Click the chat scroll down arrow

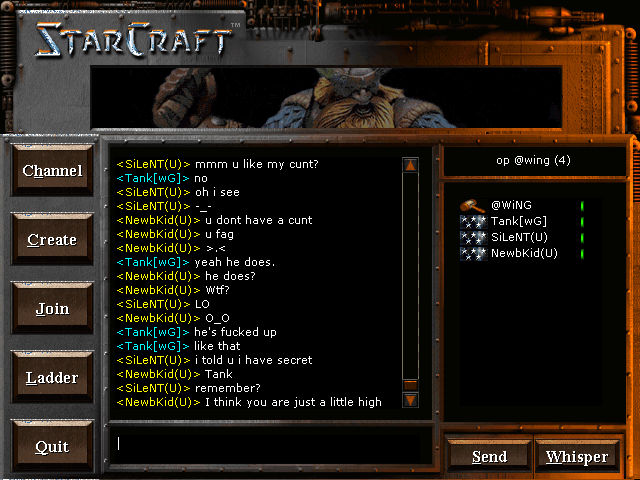coord(410,400)
